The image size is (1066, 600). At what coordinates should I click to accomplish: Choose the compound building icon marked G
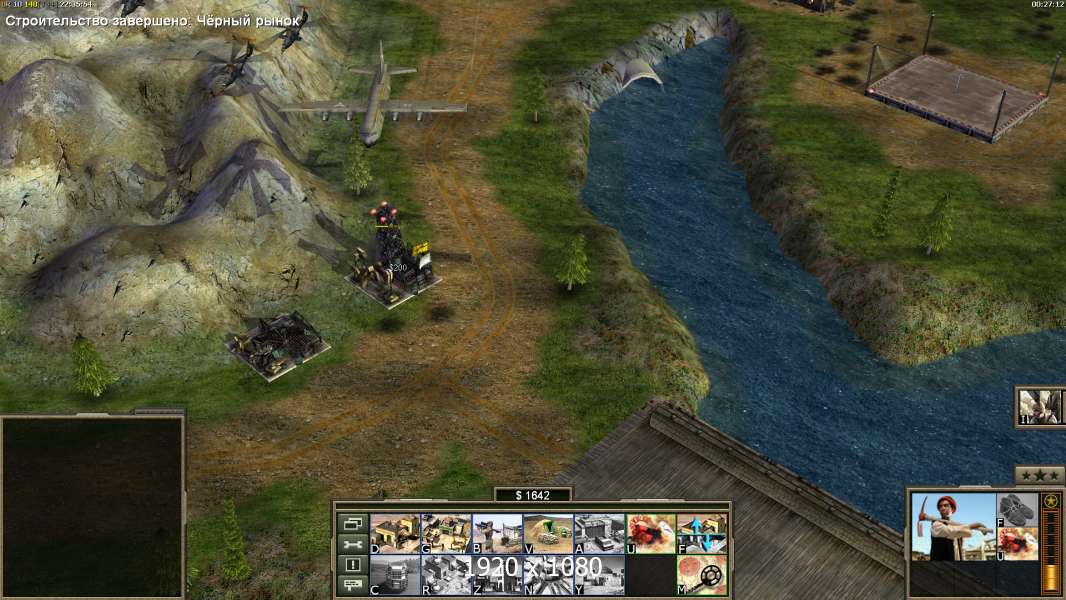445,534
